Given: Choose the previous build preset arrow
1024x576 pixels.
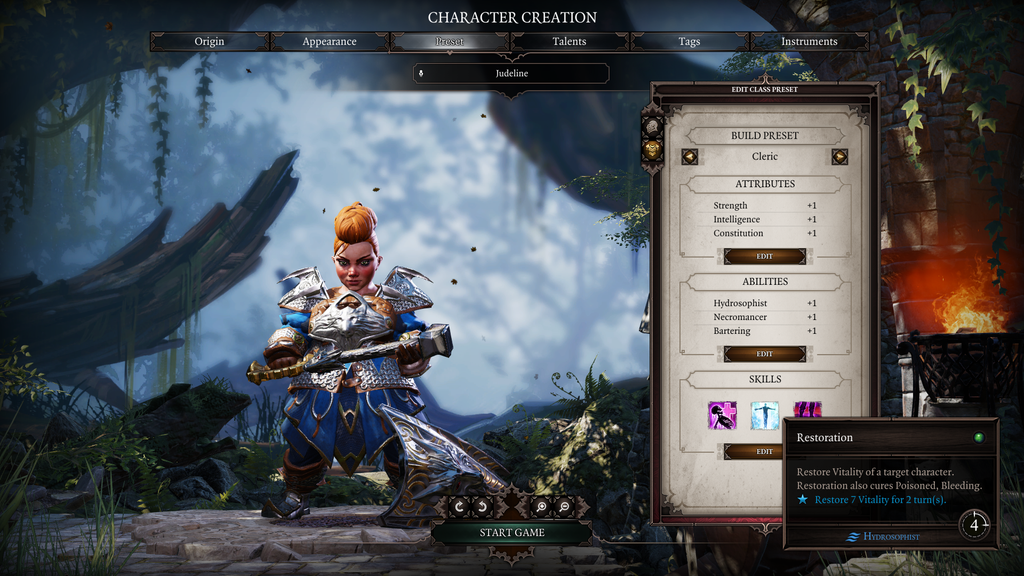Looking at the screenshot, I should click(690, 157).
